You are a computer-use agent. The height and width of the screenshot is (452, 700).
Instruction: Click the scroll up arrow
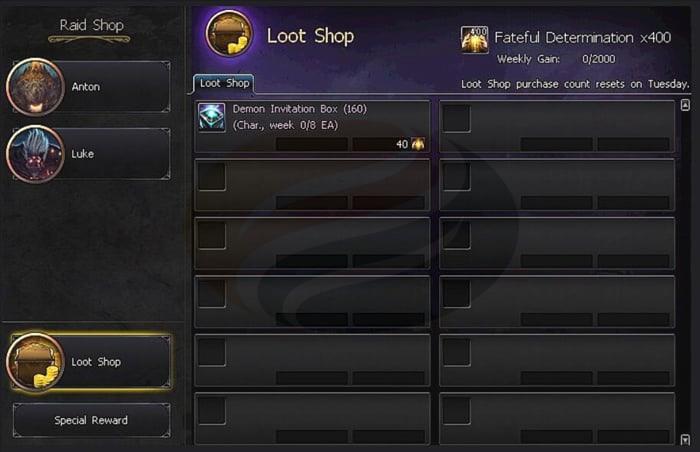point(686,105)
